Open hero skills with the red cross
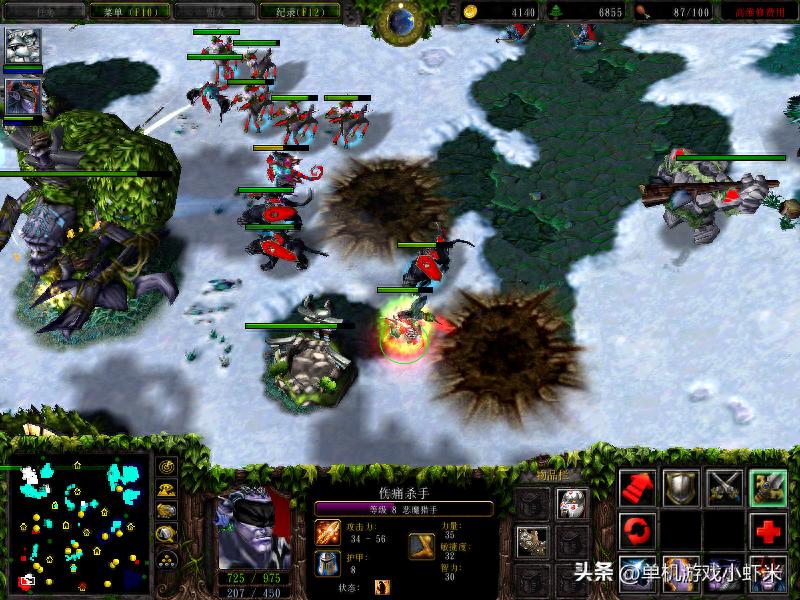 point(768,531)
